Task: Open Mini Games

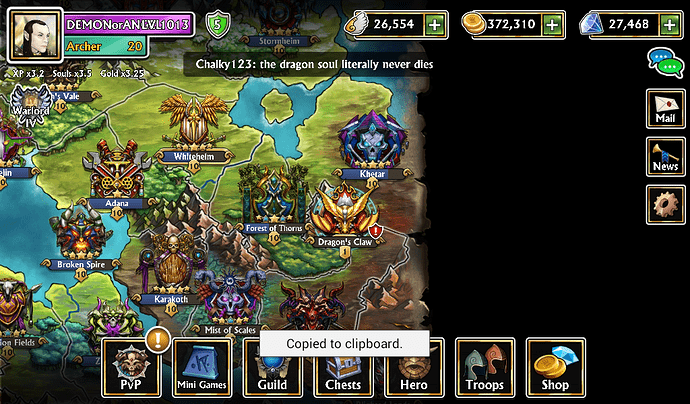Action: coord(202,366)
